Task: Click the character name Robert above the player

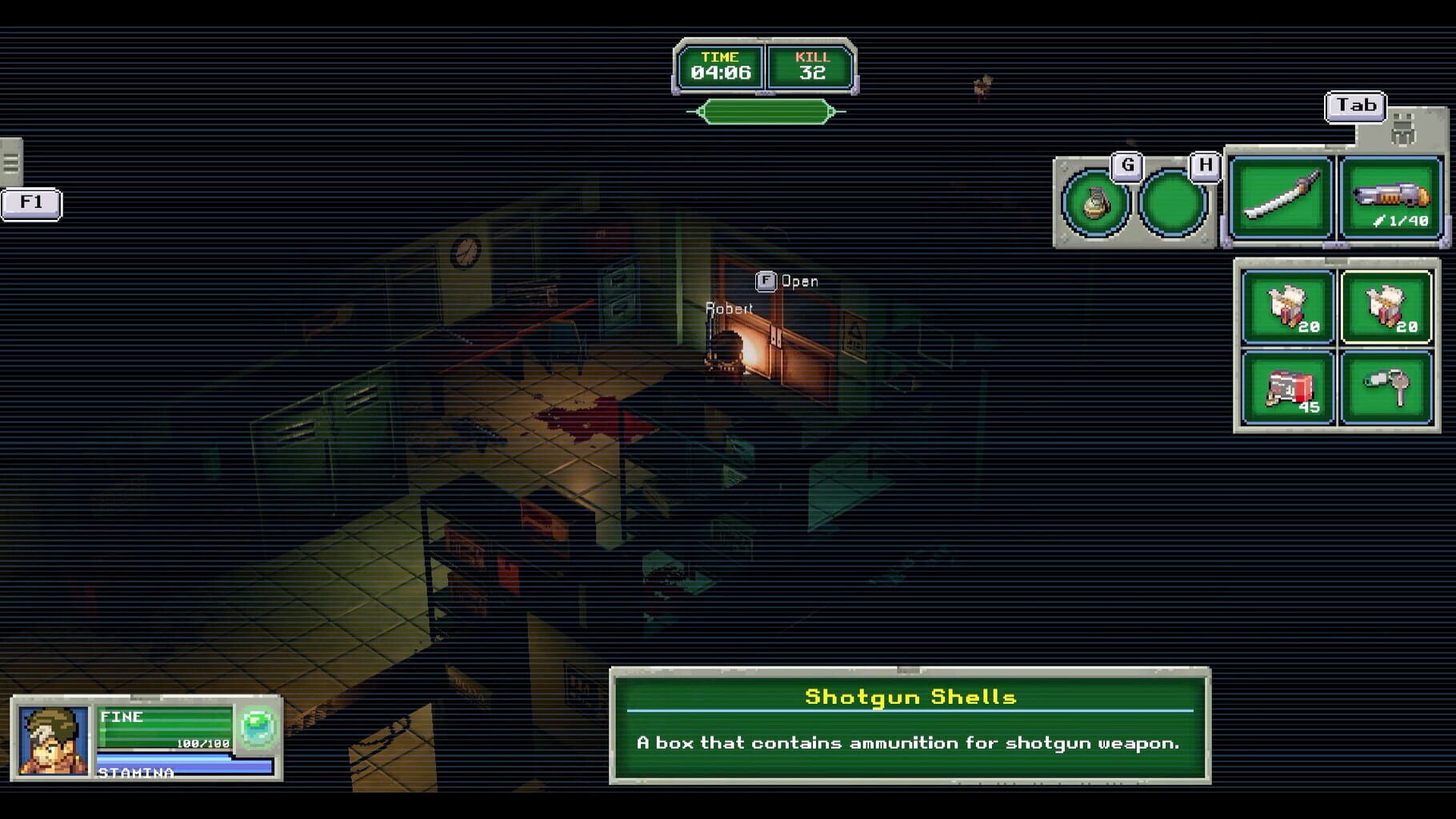Action: click(x=727, y=306)
